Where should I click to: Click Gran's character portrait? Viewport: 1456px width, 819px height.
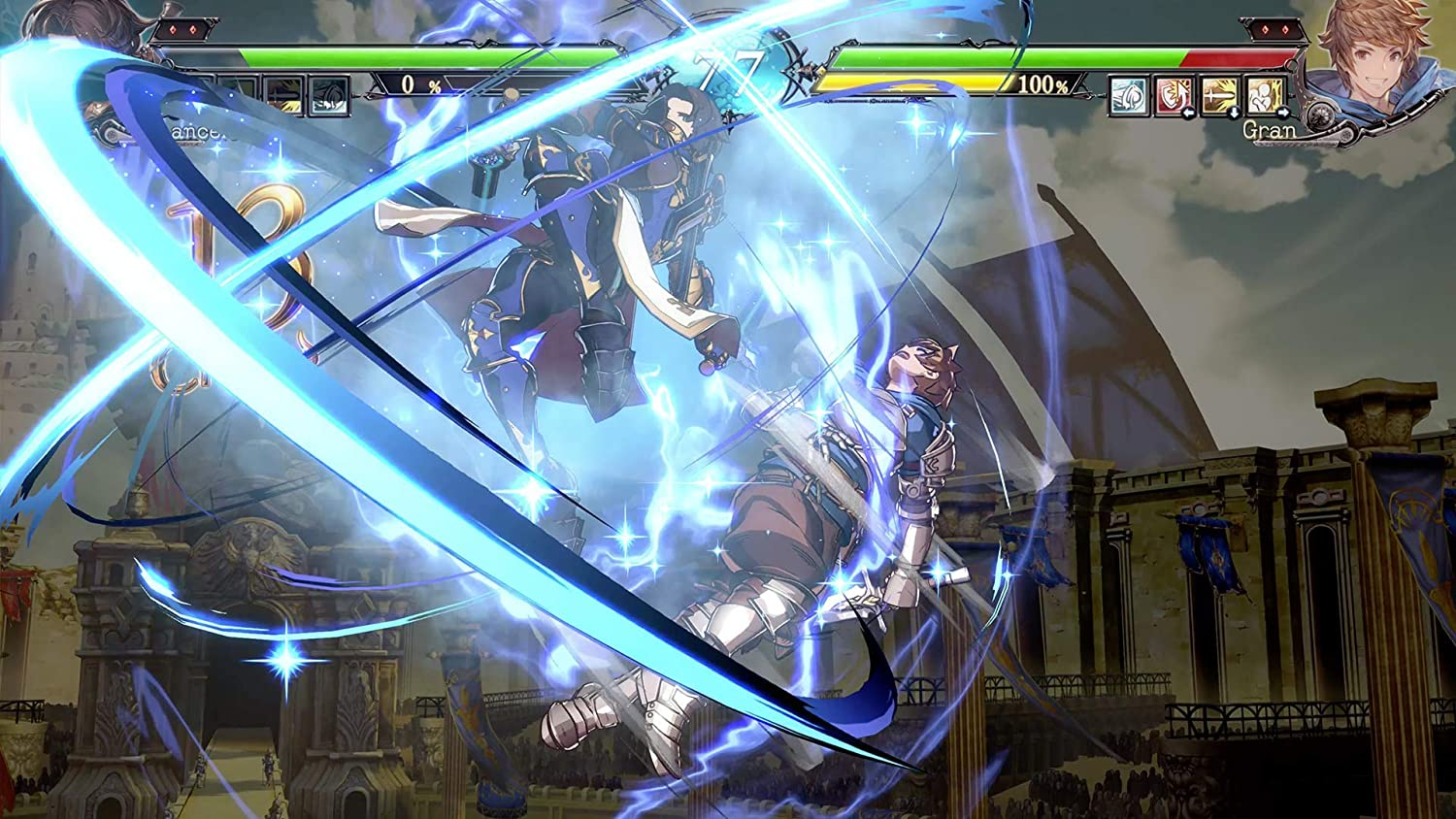[1376, 58]
